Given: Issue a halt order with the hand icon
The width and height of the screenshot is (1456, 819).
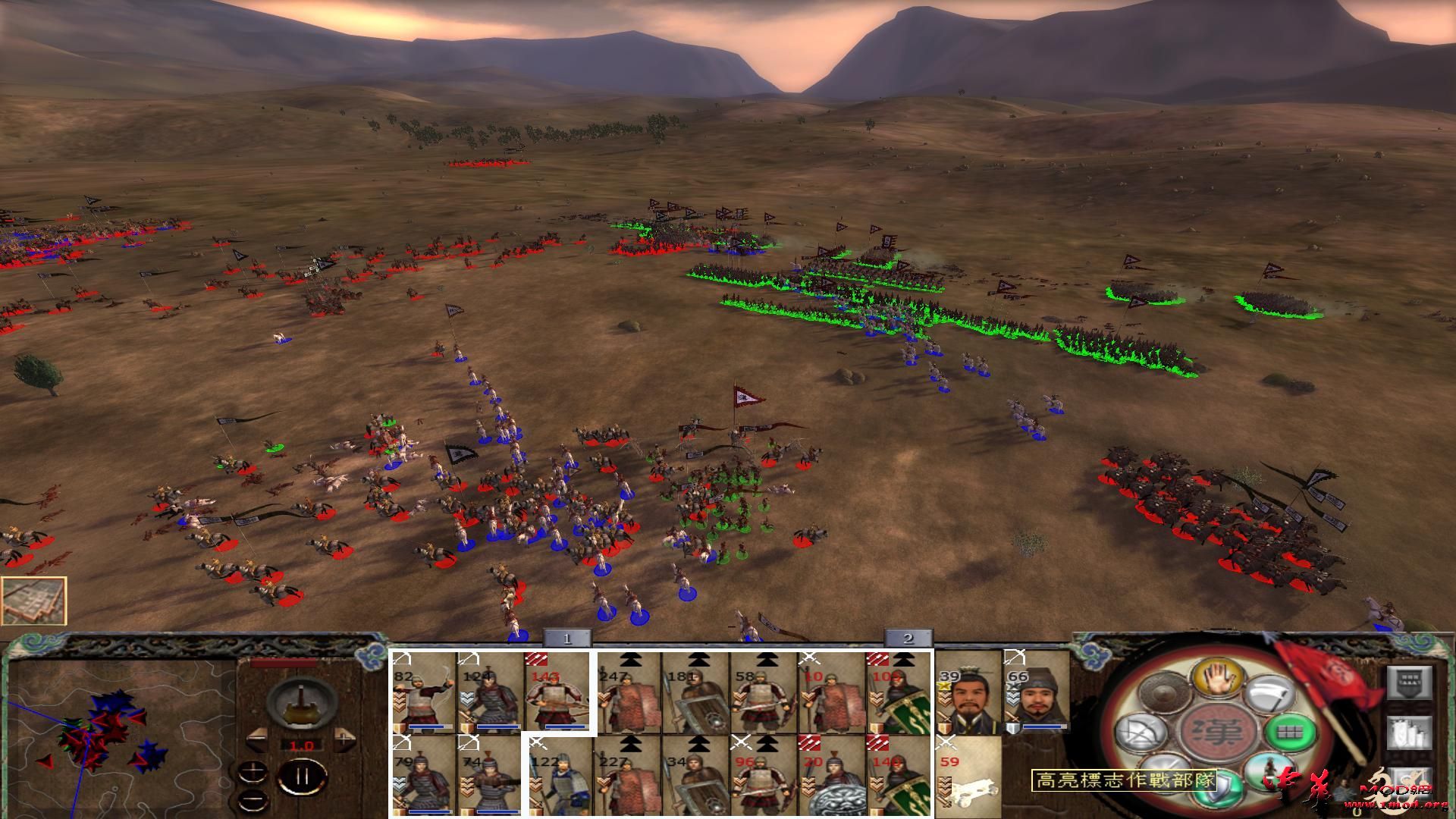Looking at the screenshot, I should click(1218, 677).
